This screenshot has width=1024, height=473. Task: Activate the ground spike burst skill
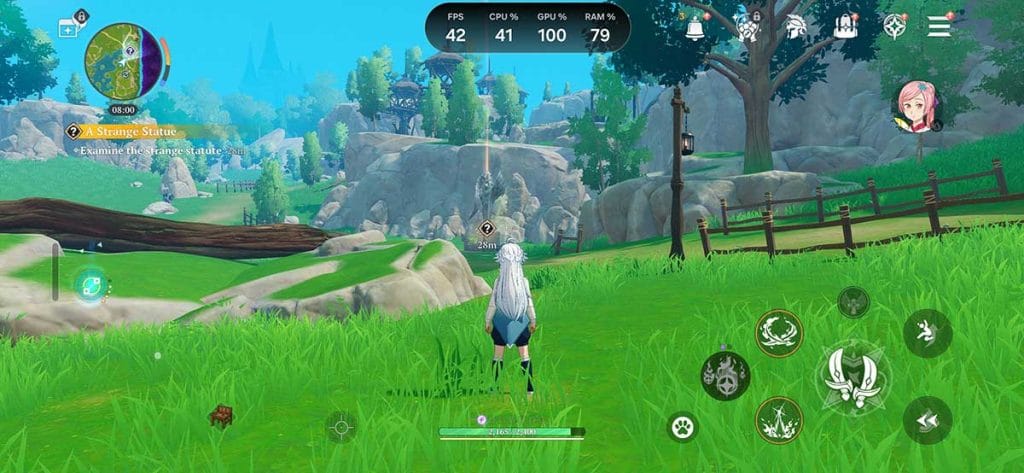tap(779, 420)
